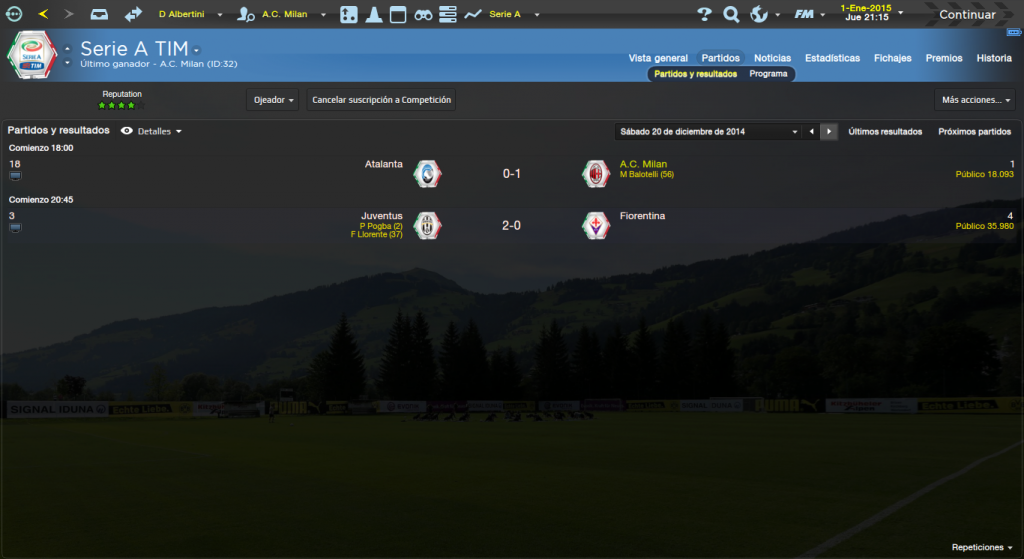This screenshot has width=1024, height=559.
Task: Open the Juventus 2-0 Fiorentina result
Action: point(511,225)
